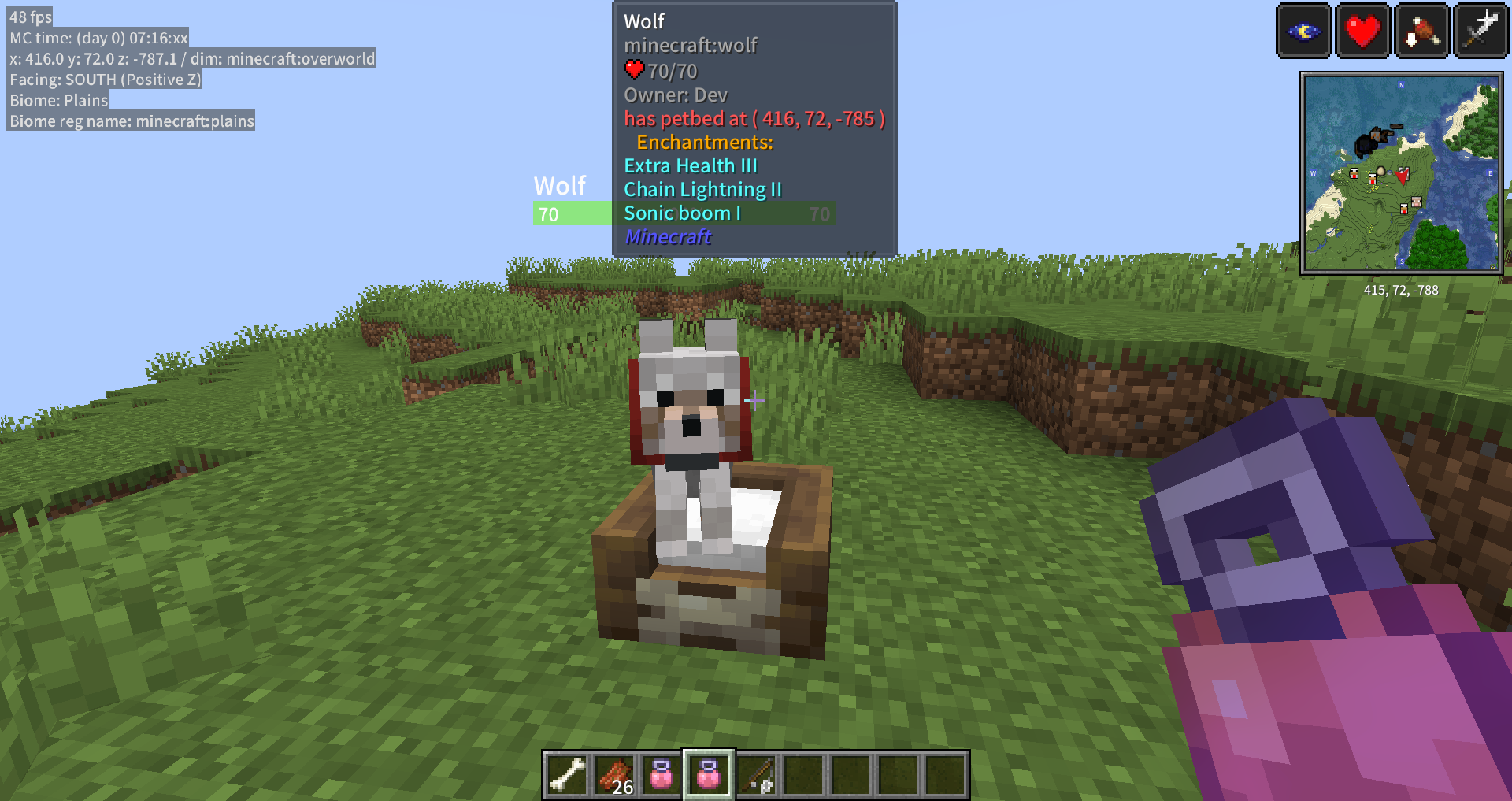Viewport: 1512px width, 801px height.
Task: Click the sheep marker on the minimap
Action: point(1416,202)
